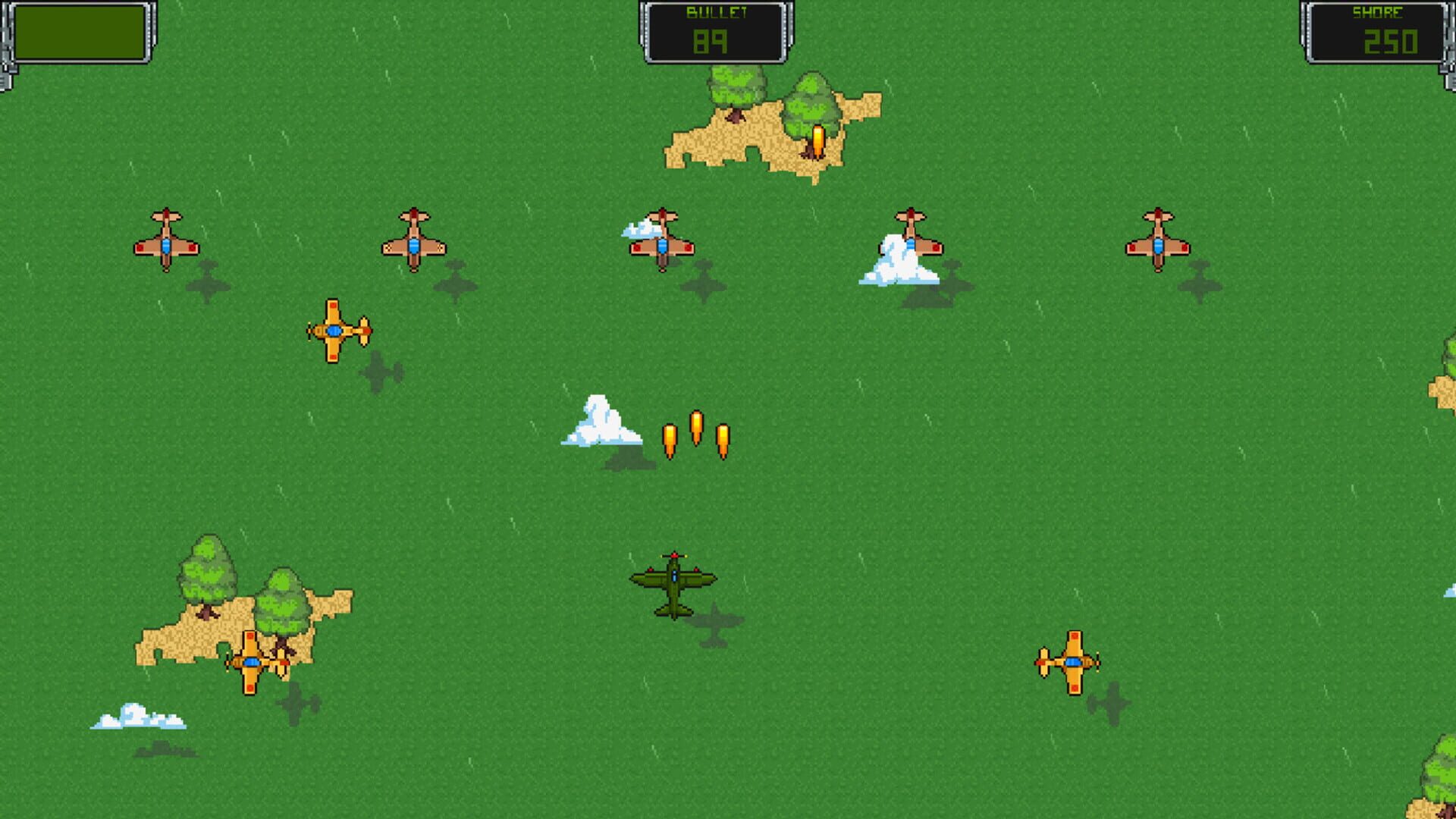Click the yellow plane over the bottom-left island
Image resolution: width=1456 pixels, height=819 pixels.
[x=250, y=662]
